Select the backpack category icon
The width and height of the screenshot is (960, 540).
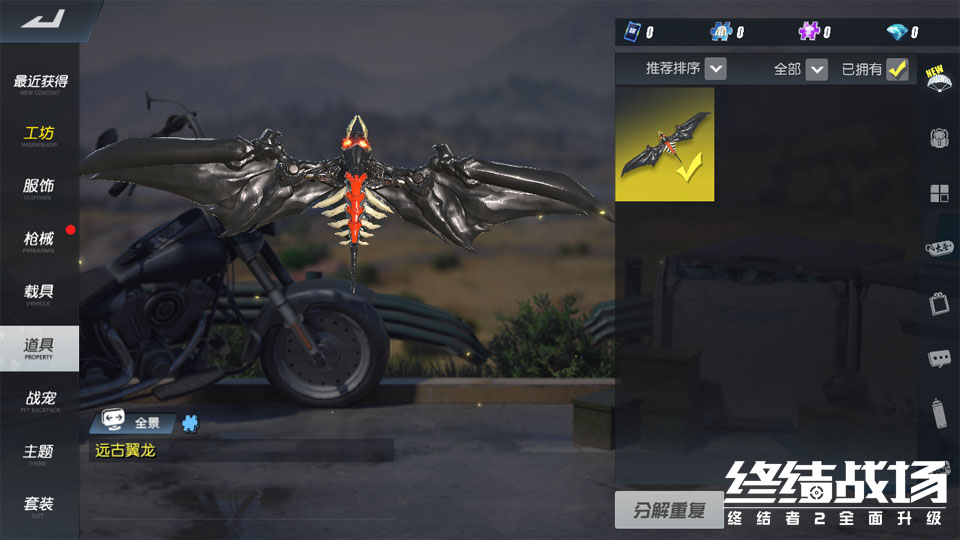point(938,138)
